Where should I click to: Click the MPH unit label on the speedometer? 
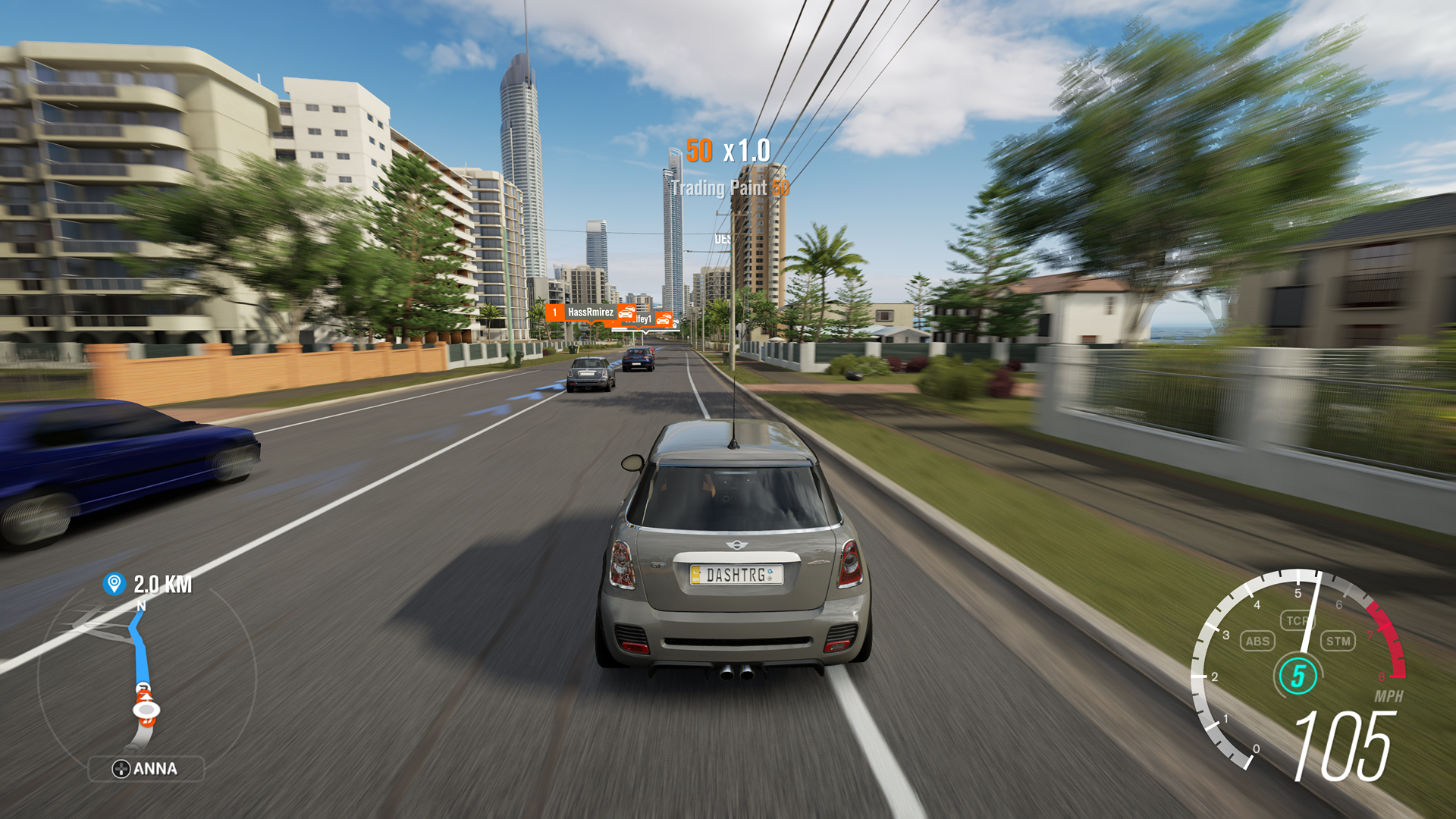(1389, 695)
